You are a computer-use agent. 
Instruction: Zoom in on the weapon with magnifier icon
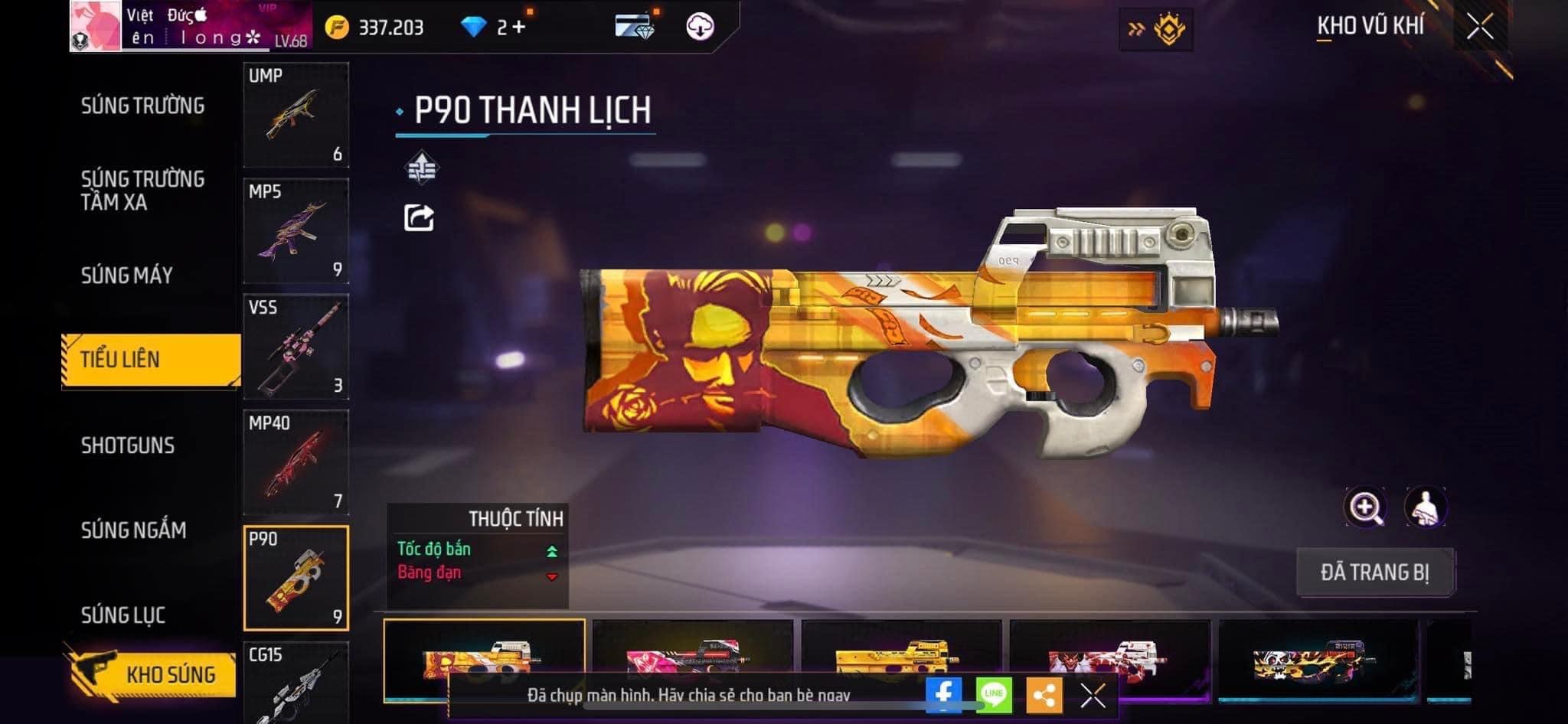click(1364, 507)
